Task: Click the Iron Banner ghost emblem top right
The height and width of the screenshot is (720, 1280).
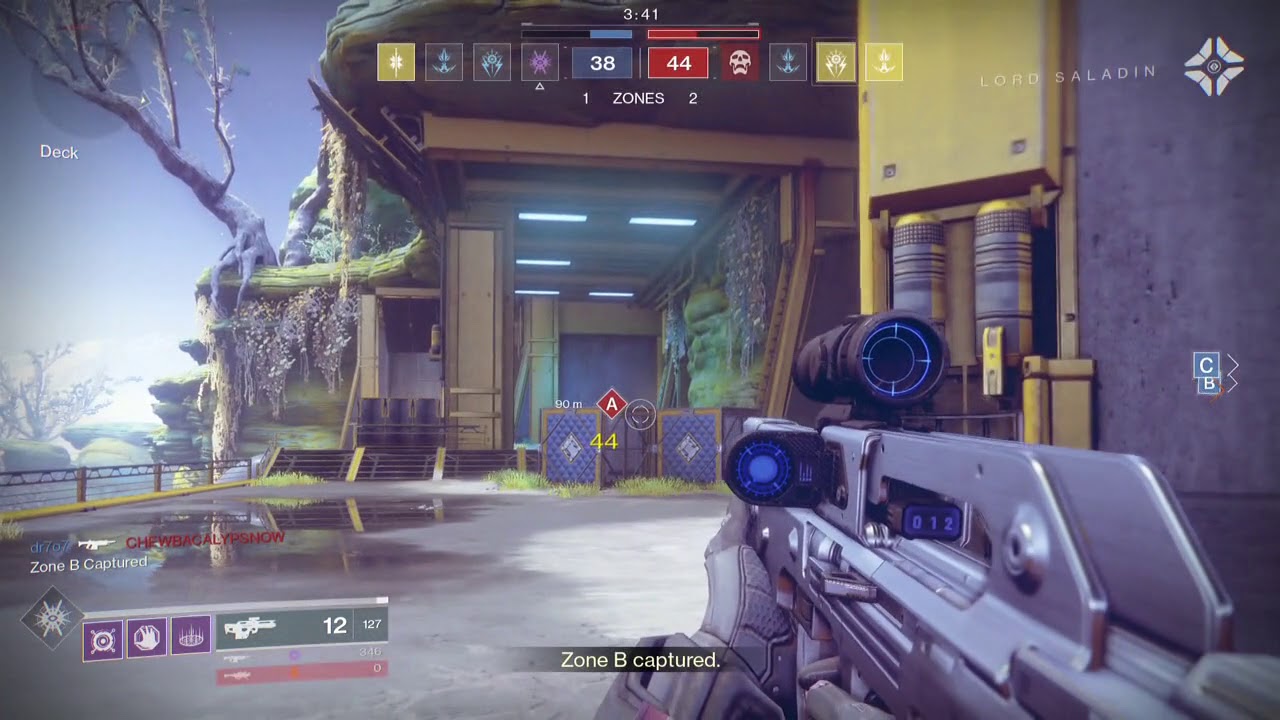Action: tap(1216, 66)
